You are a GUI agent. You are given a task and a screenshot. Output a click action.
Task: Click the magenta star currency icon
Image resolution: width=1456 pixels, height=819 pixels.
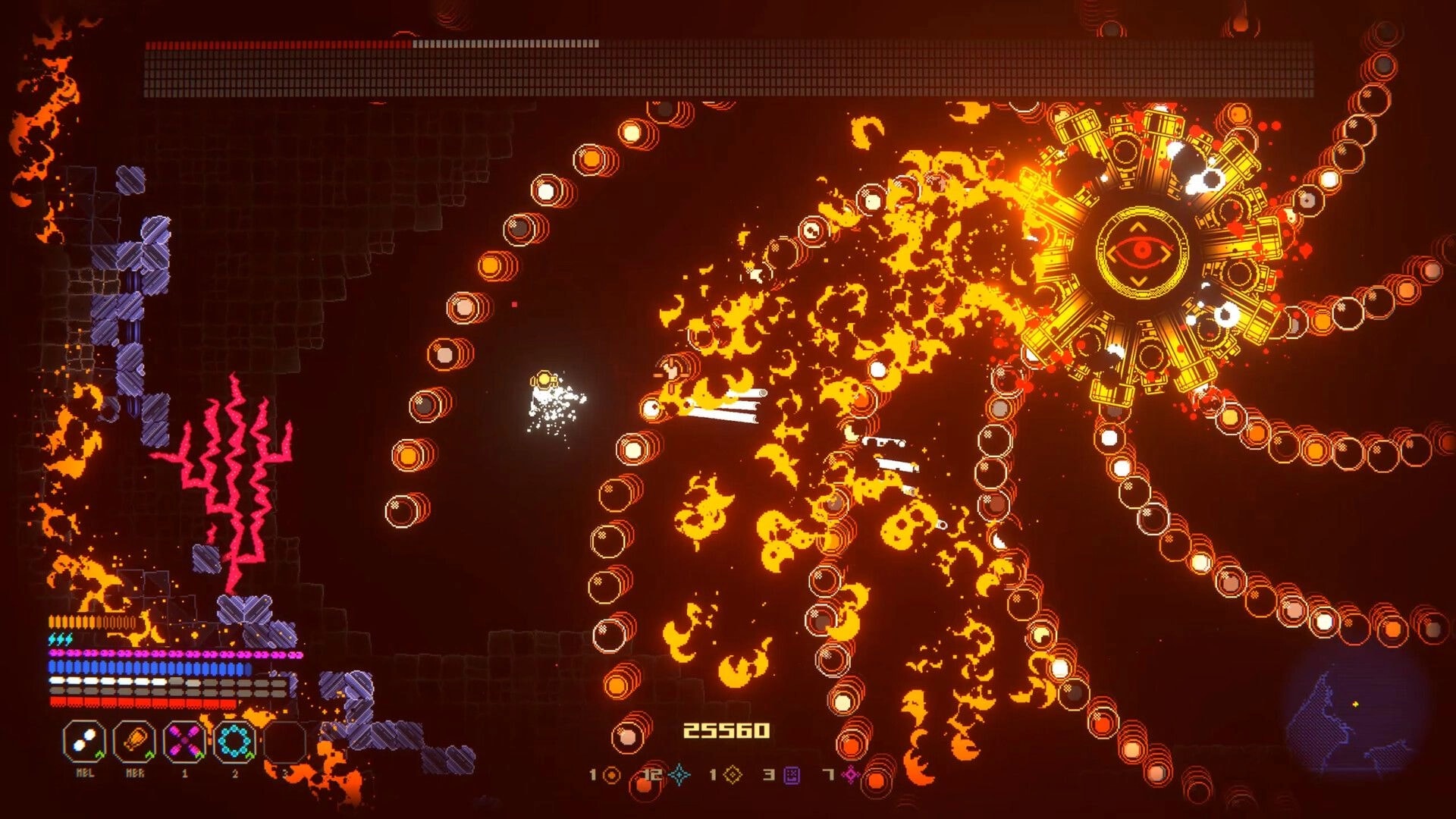850,773
